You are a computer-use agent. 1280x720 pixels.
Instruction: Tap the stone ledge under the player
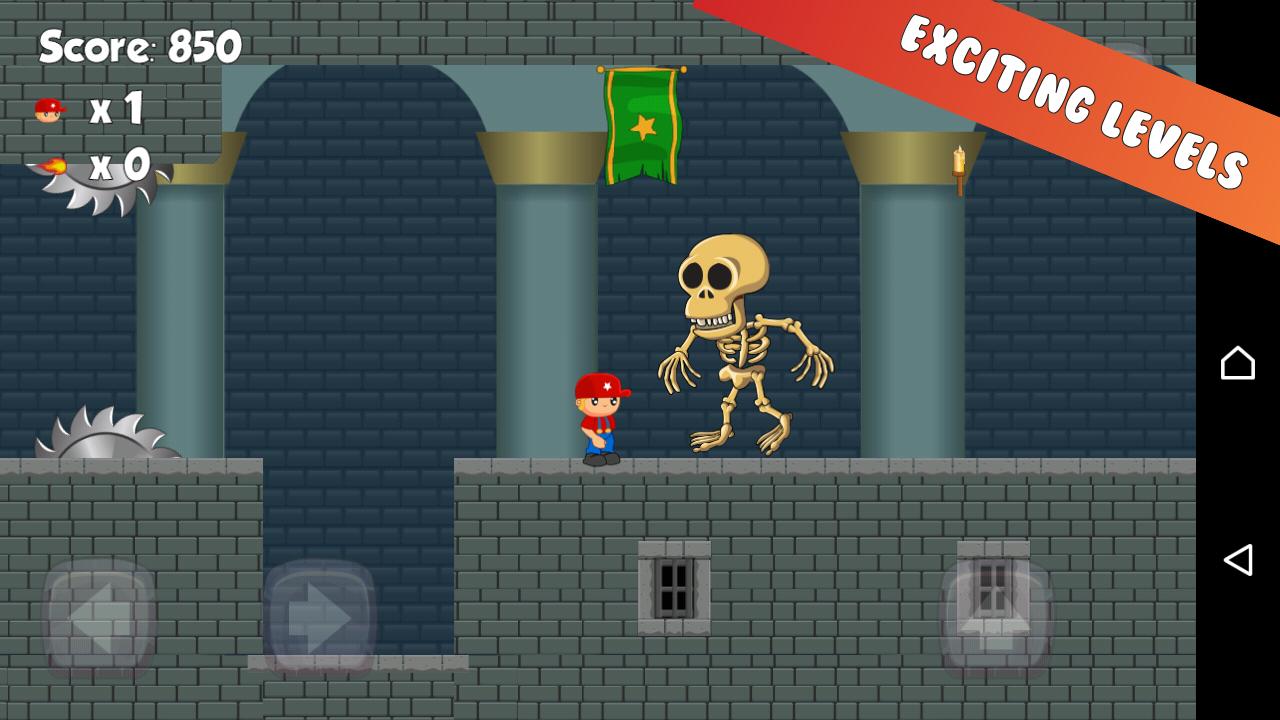[600, 470]
